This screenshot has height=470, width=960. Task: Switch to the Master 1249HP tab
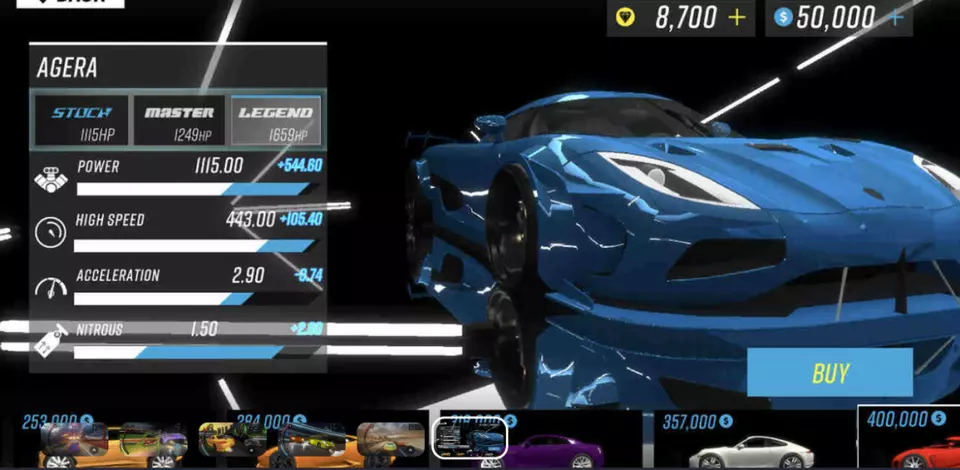(x=179, y=122)
